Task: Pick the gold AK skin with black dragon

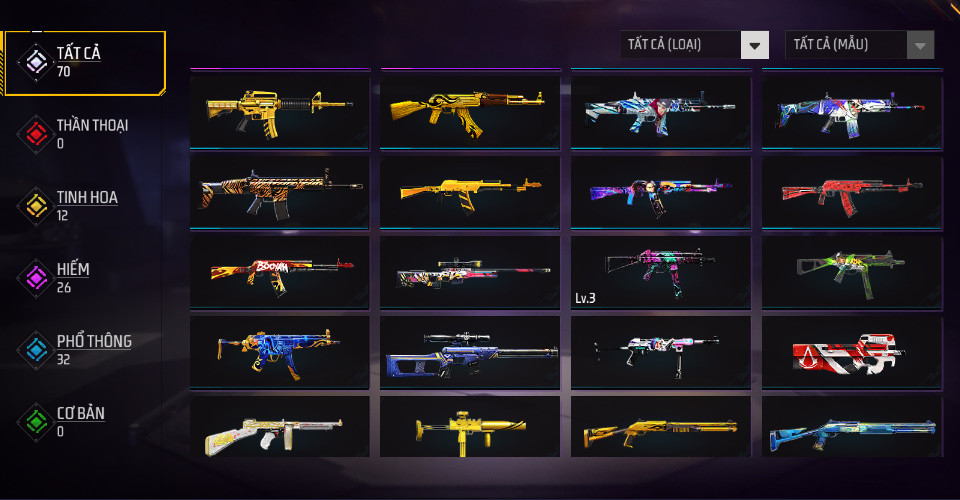Action: (x=470, y=110)
